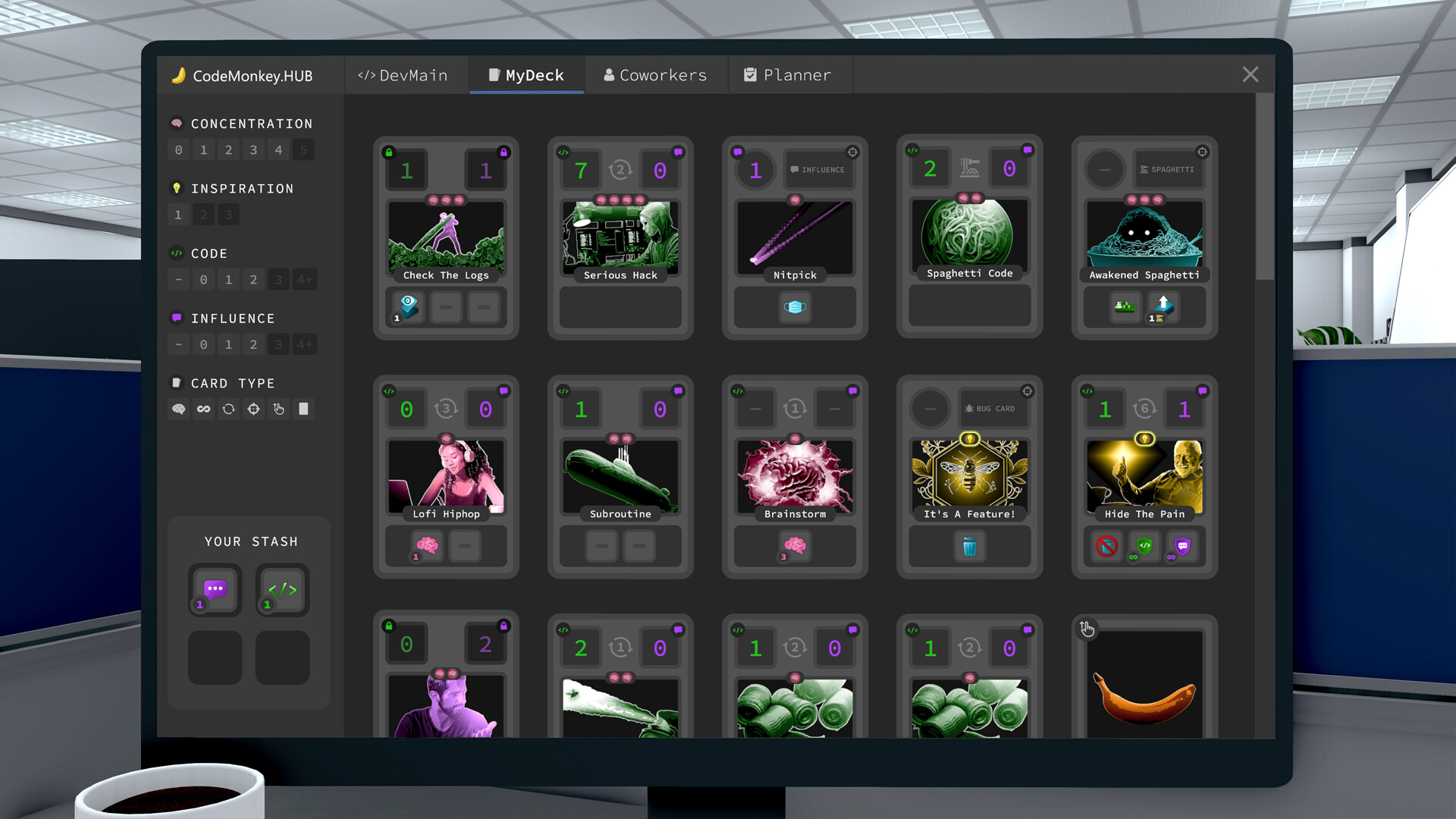Screen dimensions: 1456x819
Task: Select the refresh card type filter
Action: [x=228, y=409]
